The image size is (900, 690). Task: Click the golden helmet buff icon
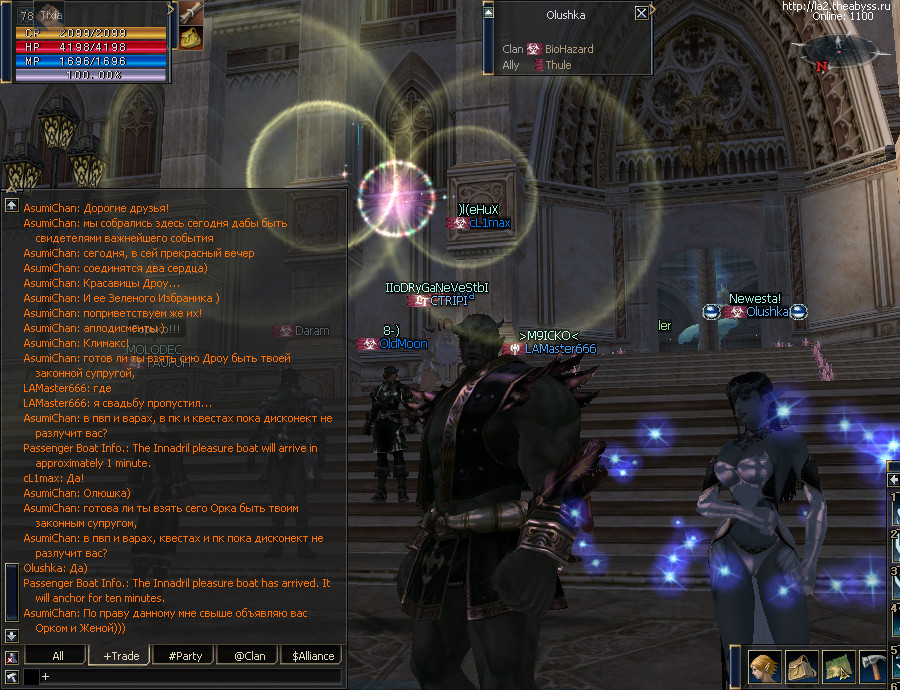pos(191,38)
